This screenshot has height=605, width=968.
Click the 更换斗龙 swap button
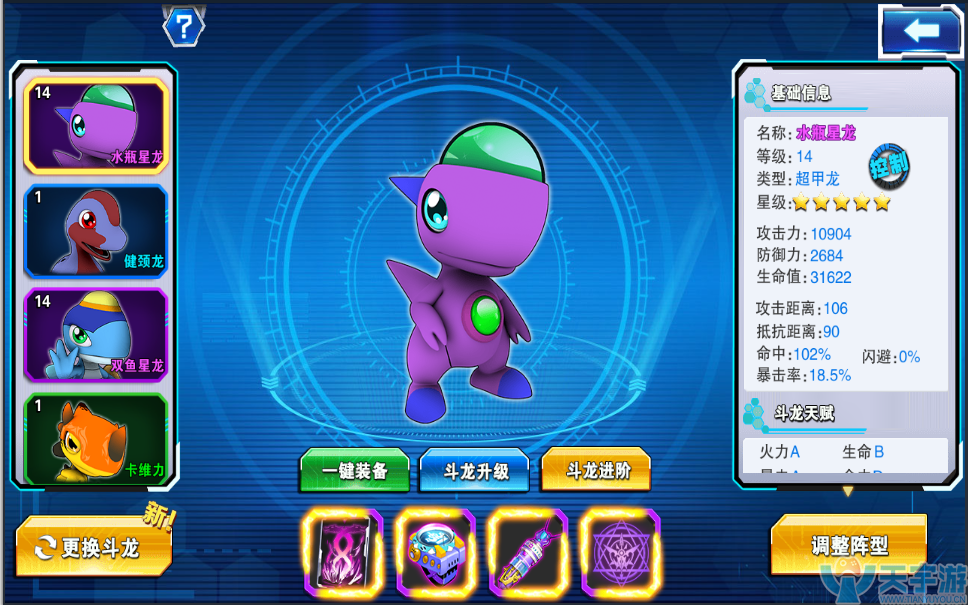click(x=94, y=547)
